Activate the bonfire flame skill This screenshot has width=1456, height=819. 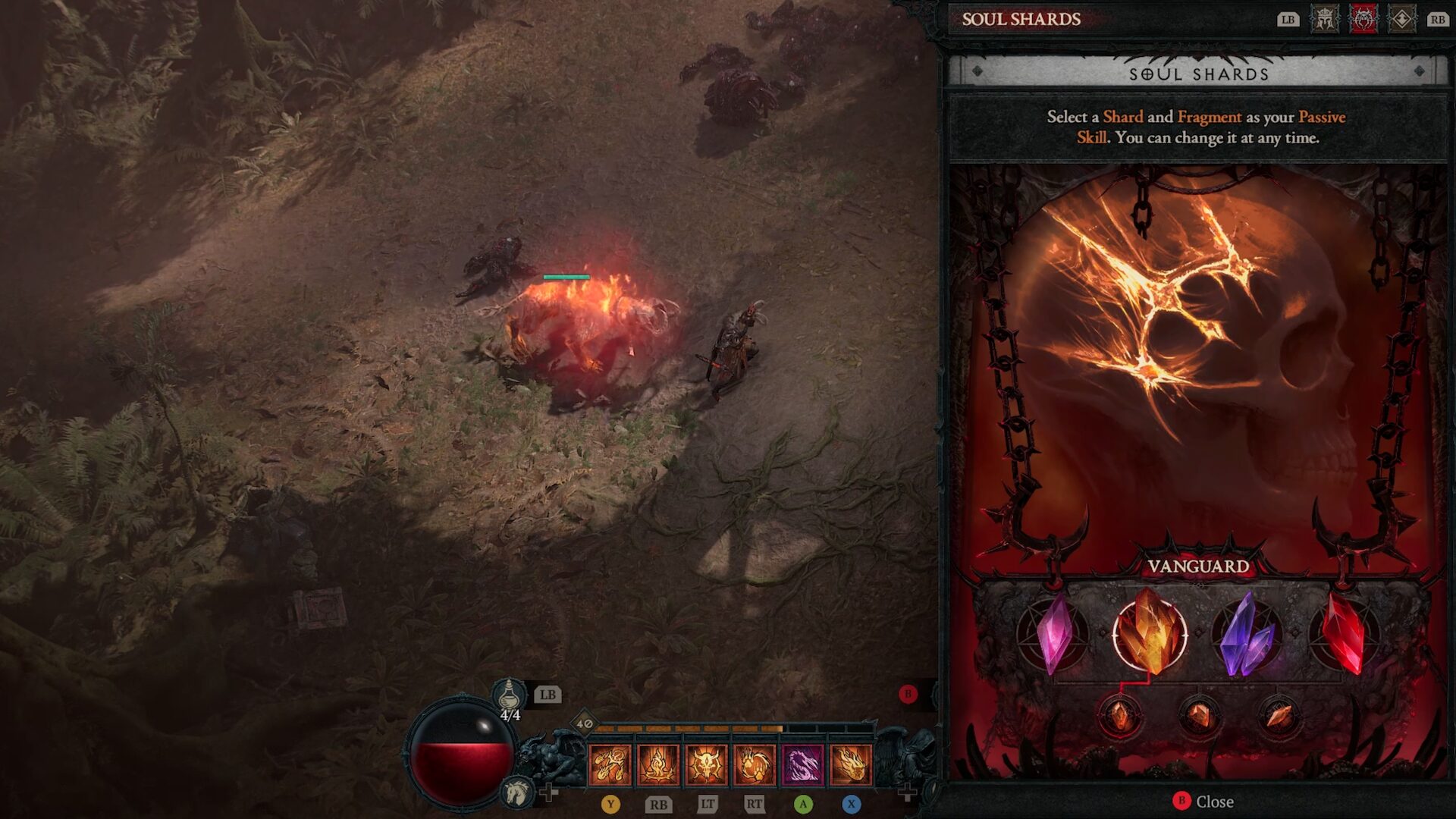click(x=658, y=764)
